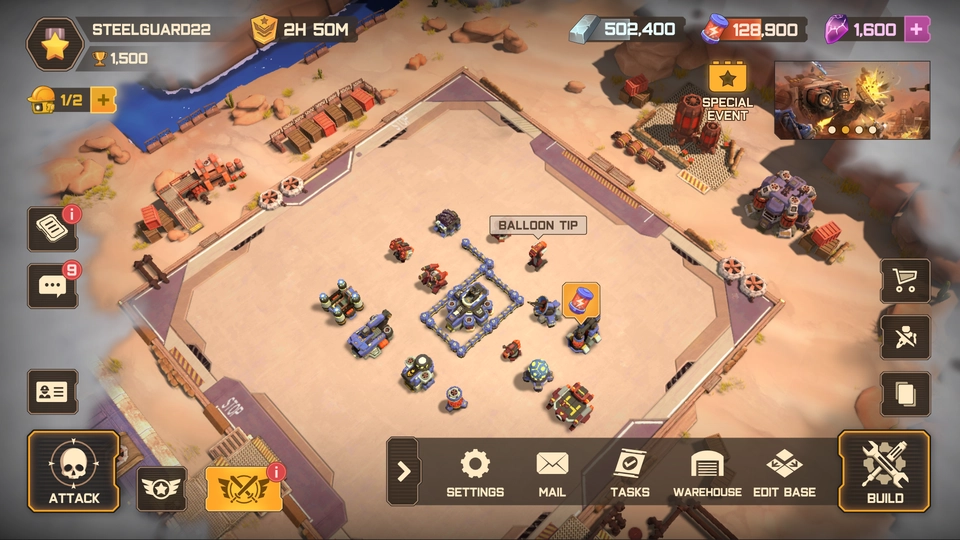
Task: Open the news document icon
Action: [52, 229]
